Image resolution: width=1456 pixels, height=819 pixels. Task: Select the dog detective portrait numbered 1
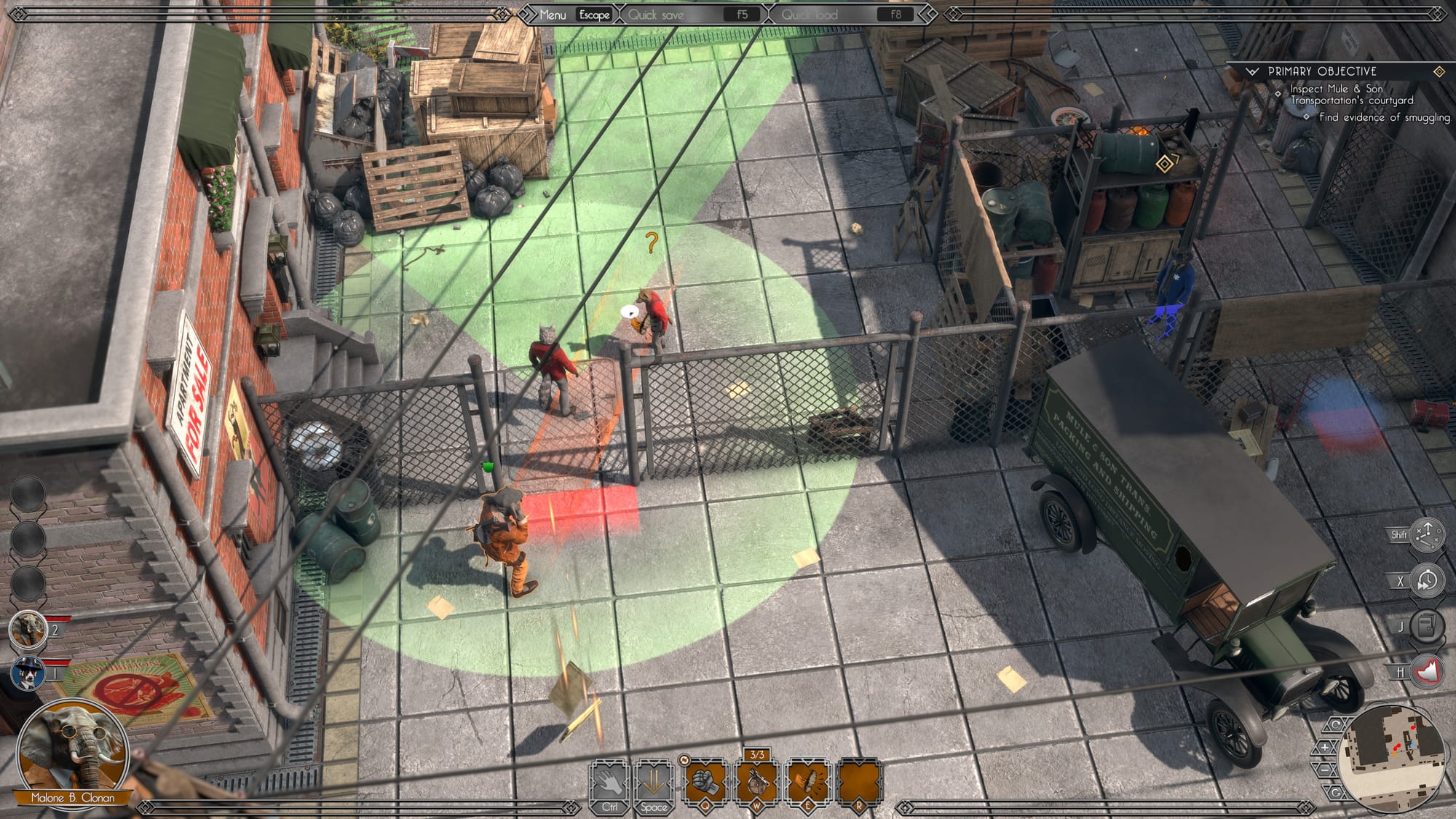tap(28, 673)
